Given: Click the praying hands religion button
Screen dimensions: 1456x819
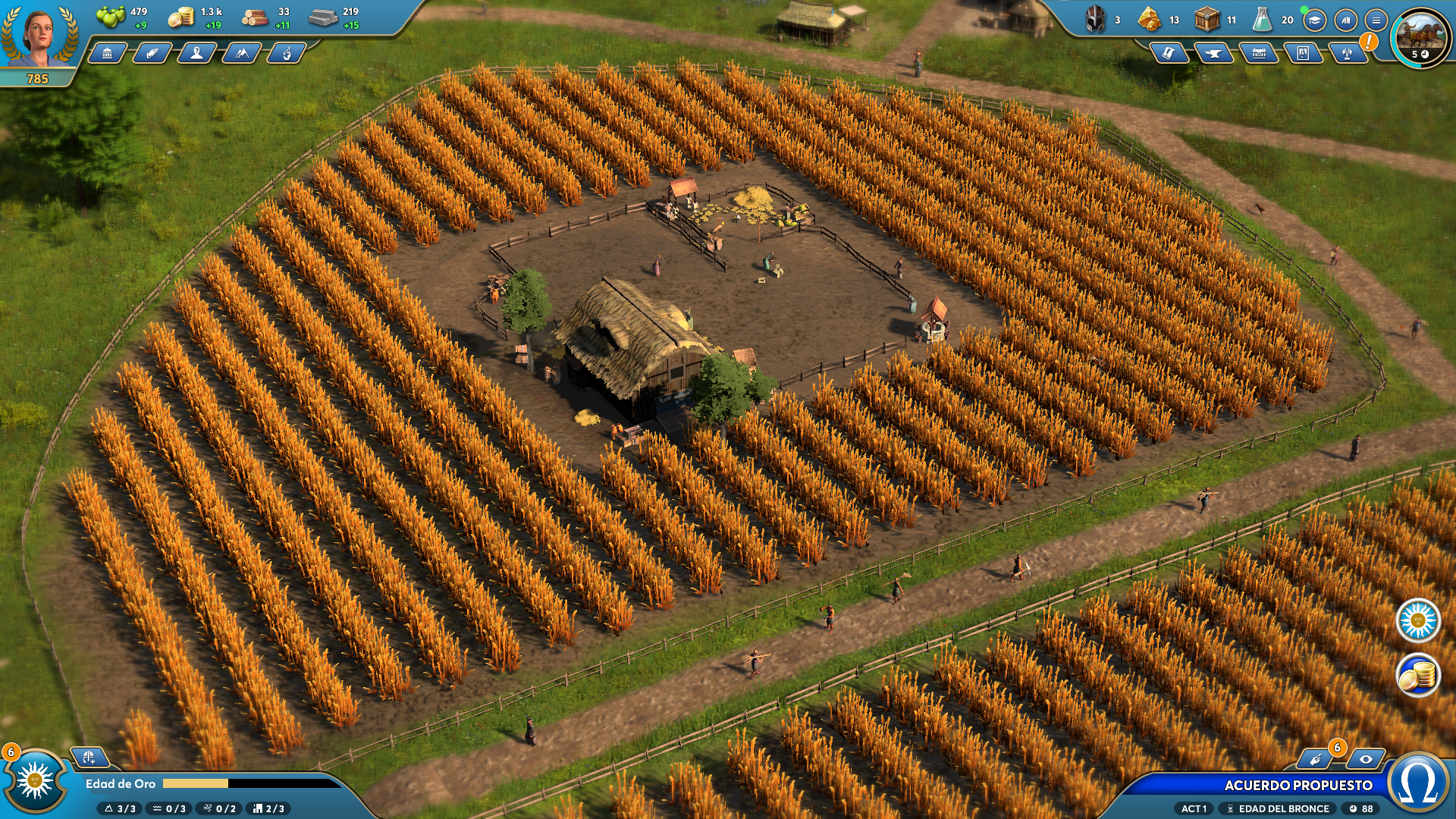Looking at the screenshot, I should pos(152,53).
